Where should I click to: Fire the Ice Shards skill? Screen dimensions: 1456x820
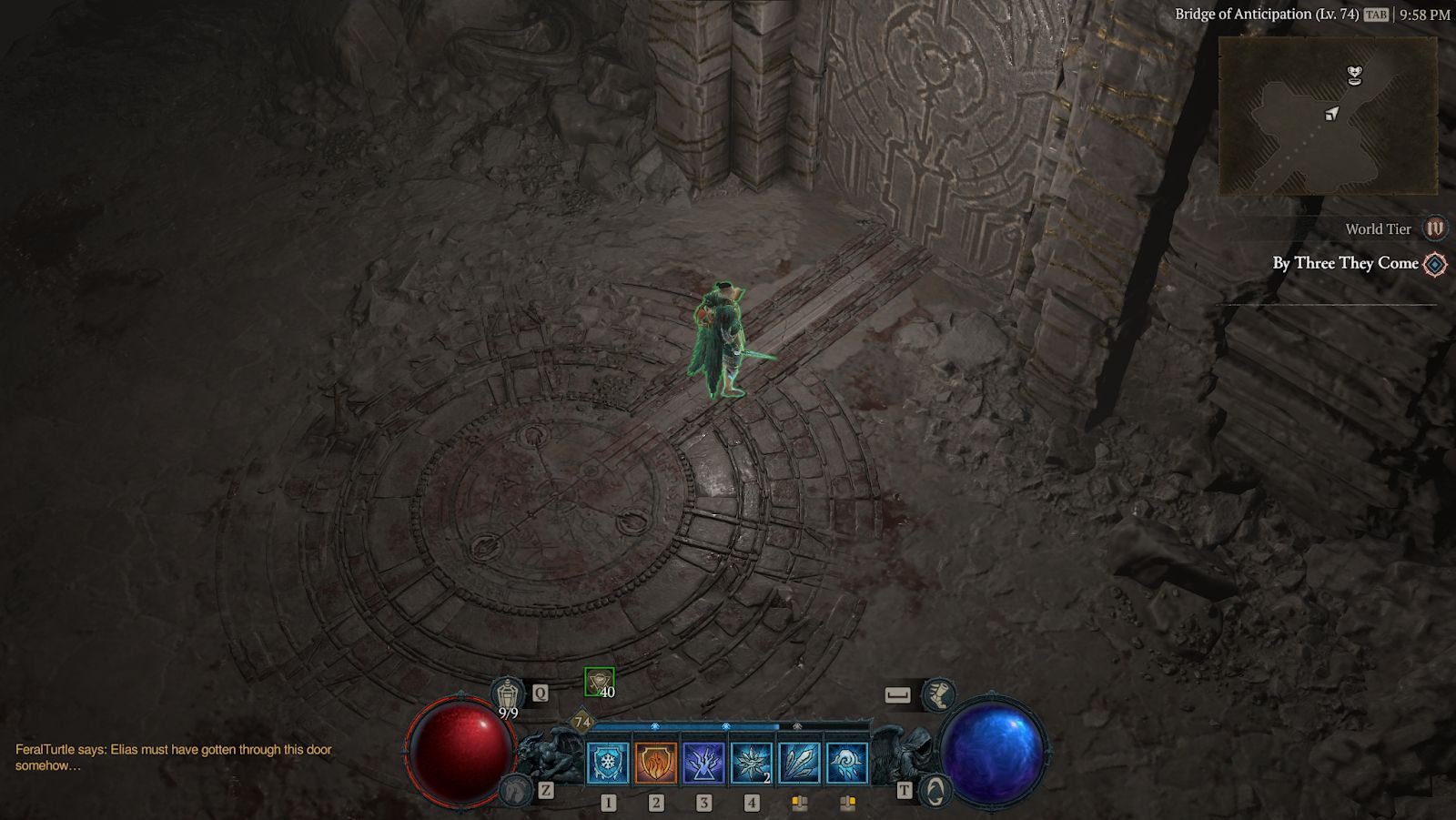tap(799, 763)
